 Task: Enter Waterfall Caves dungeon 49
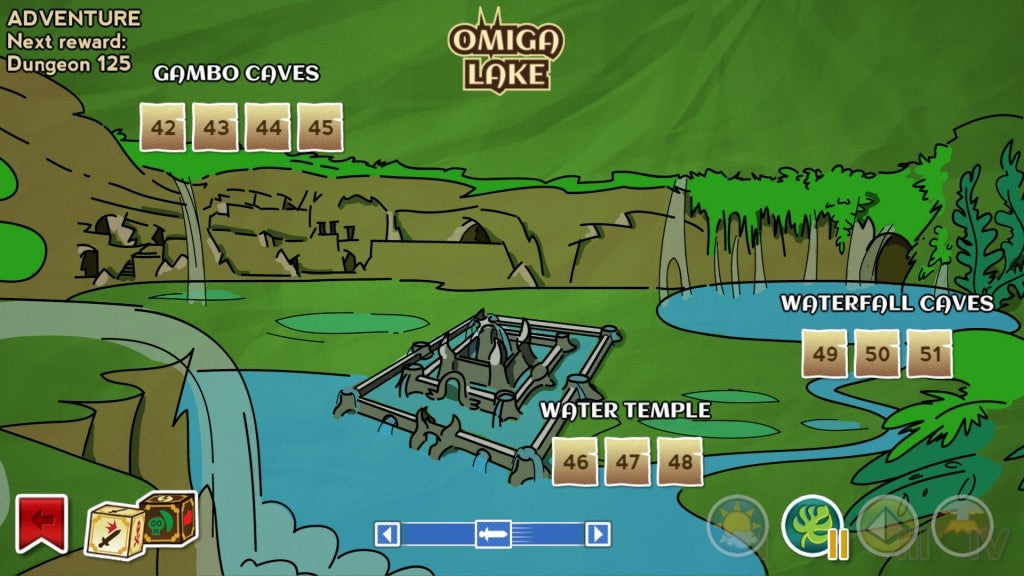[825, 354]
